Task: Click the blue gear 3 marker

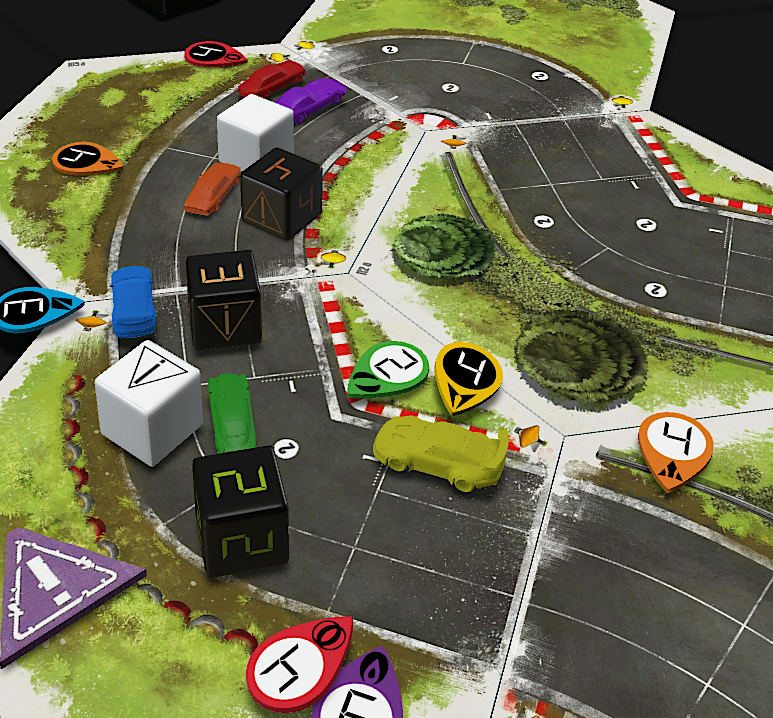Action: pos(30,306)
